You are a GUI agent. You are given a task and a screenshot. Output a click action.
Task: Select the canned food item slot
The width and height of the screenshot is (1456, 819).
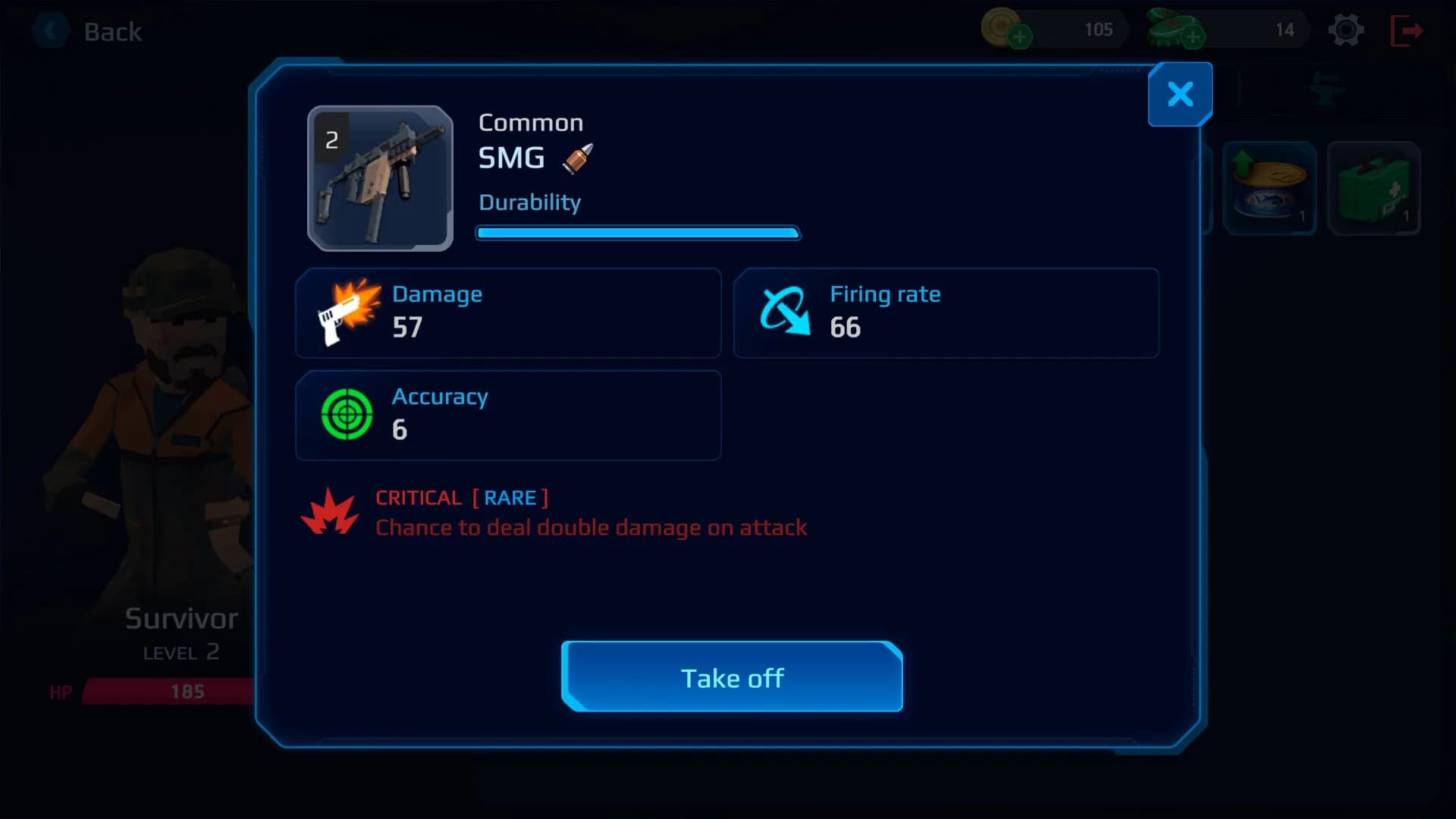point(1269,188)
